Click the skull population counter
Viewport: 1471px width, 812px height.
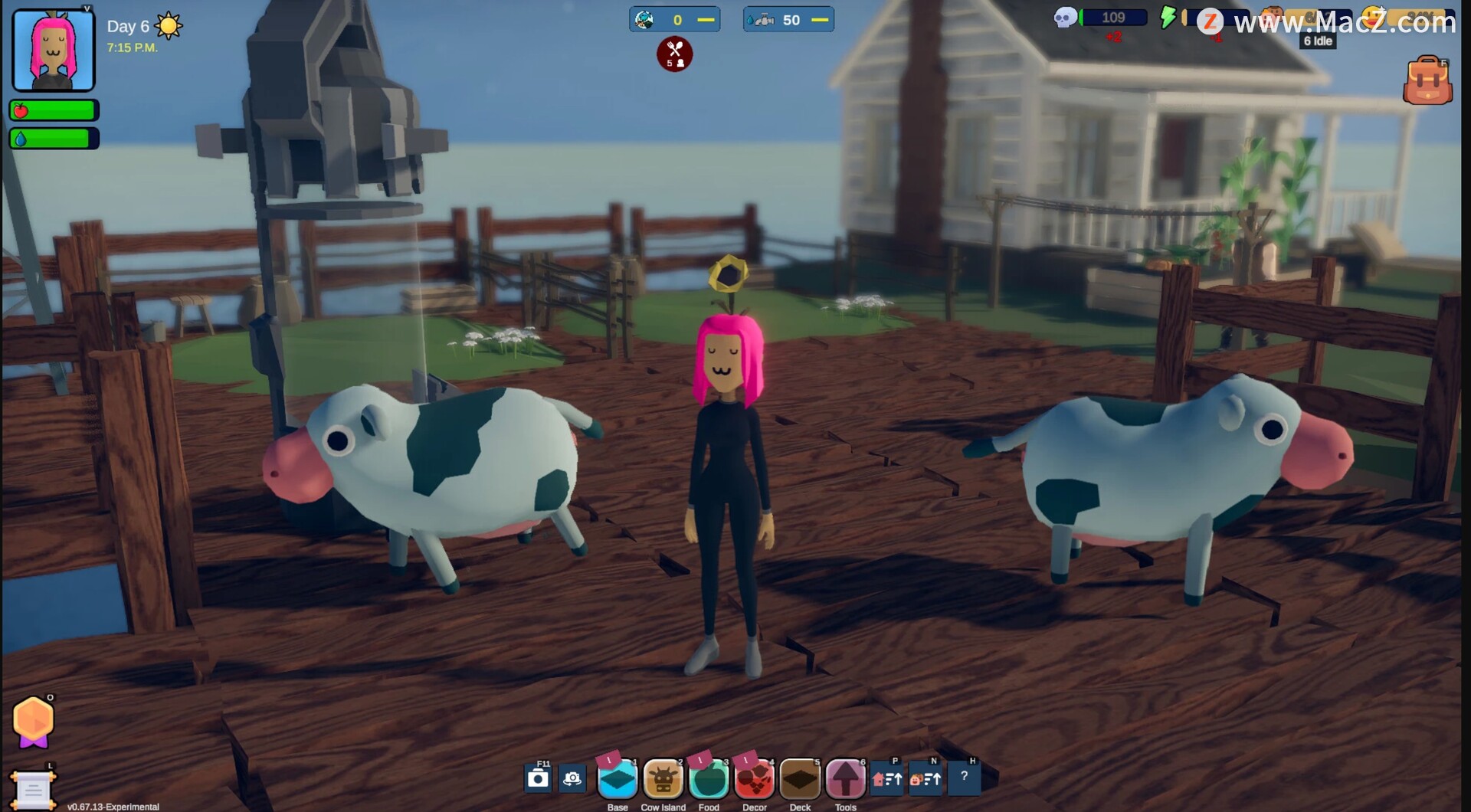tap(1100, 18)
